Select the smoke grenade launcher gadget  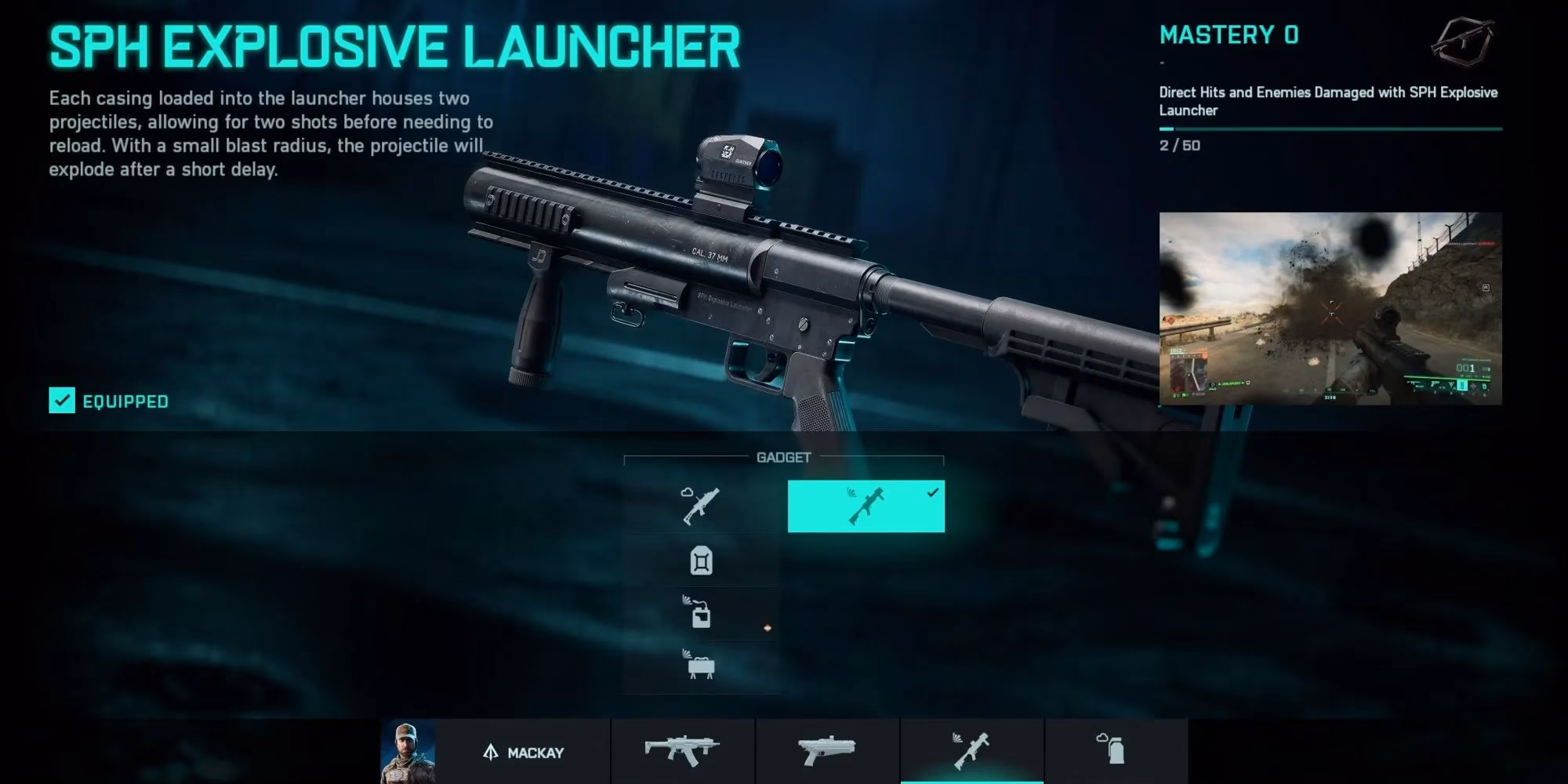coord(700,506)
